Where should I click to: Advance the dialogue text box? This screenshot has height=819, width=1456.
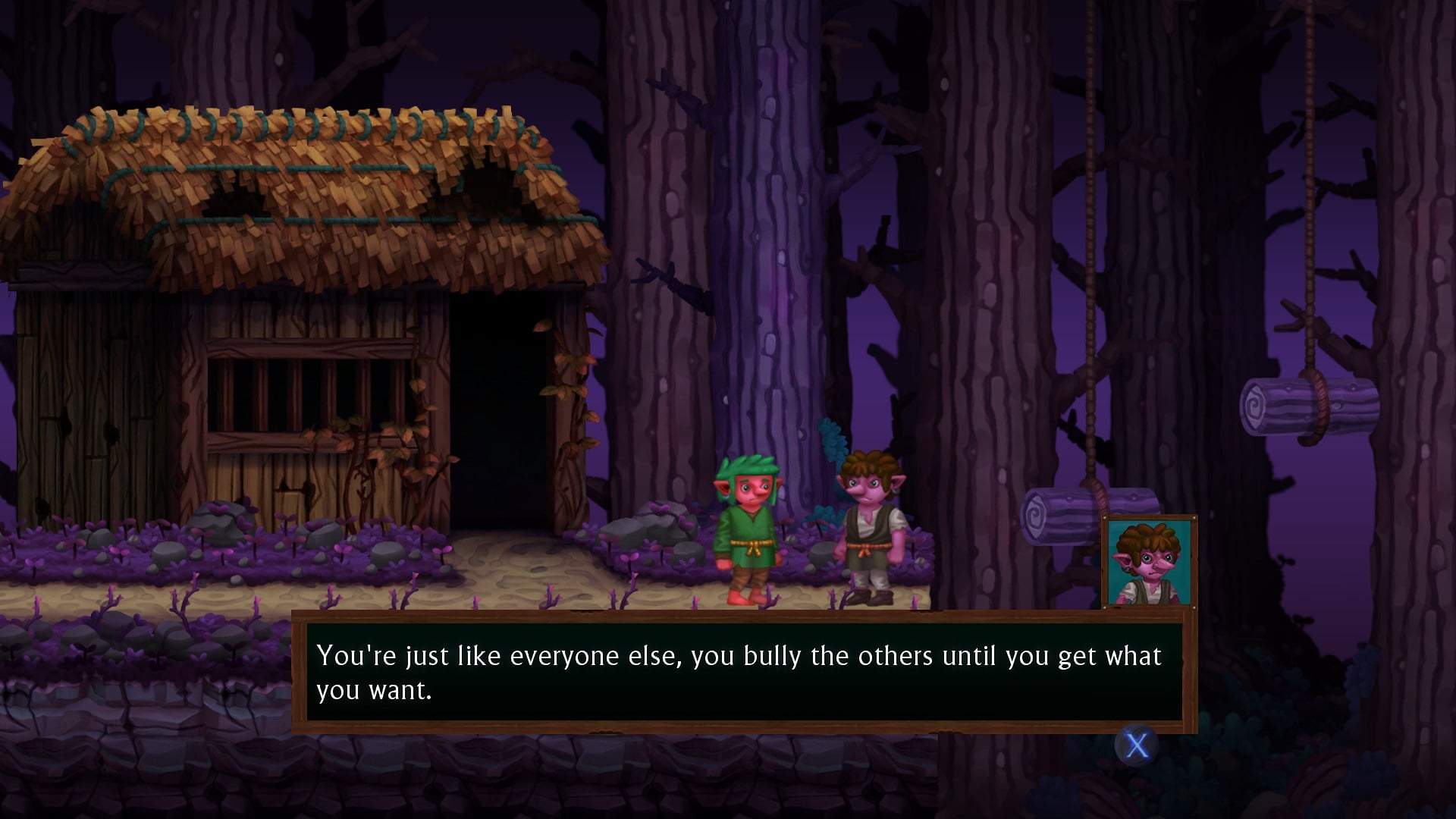(x=1136, y=746)
